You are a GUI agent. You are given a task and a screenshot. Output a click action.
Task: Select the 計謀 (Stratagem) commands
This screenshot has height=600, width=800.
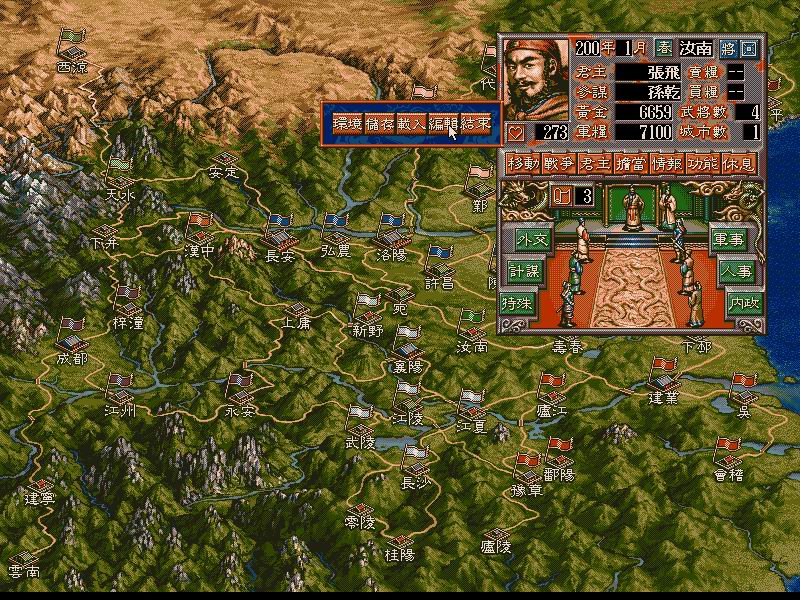(x=521, y=272)
